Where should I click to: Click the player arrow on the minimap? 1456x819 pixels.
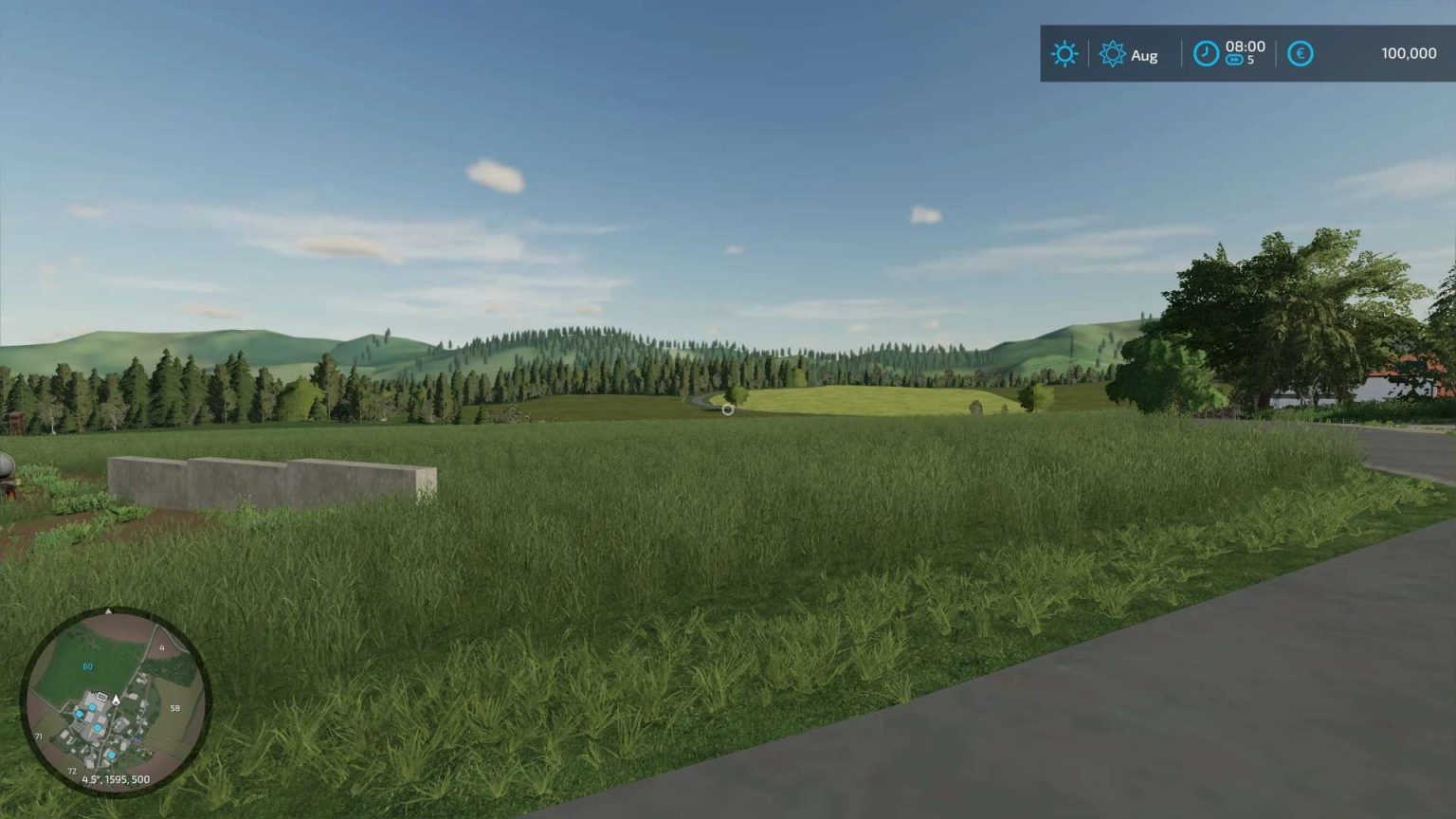(116, 699)
